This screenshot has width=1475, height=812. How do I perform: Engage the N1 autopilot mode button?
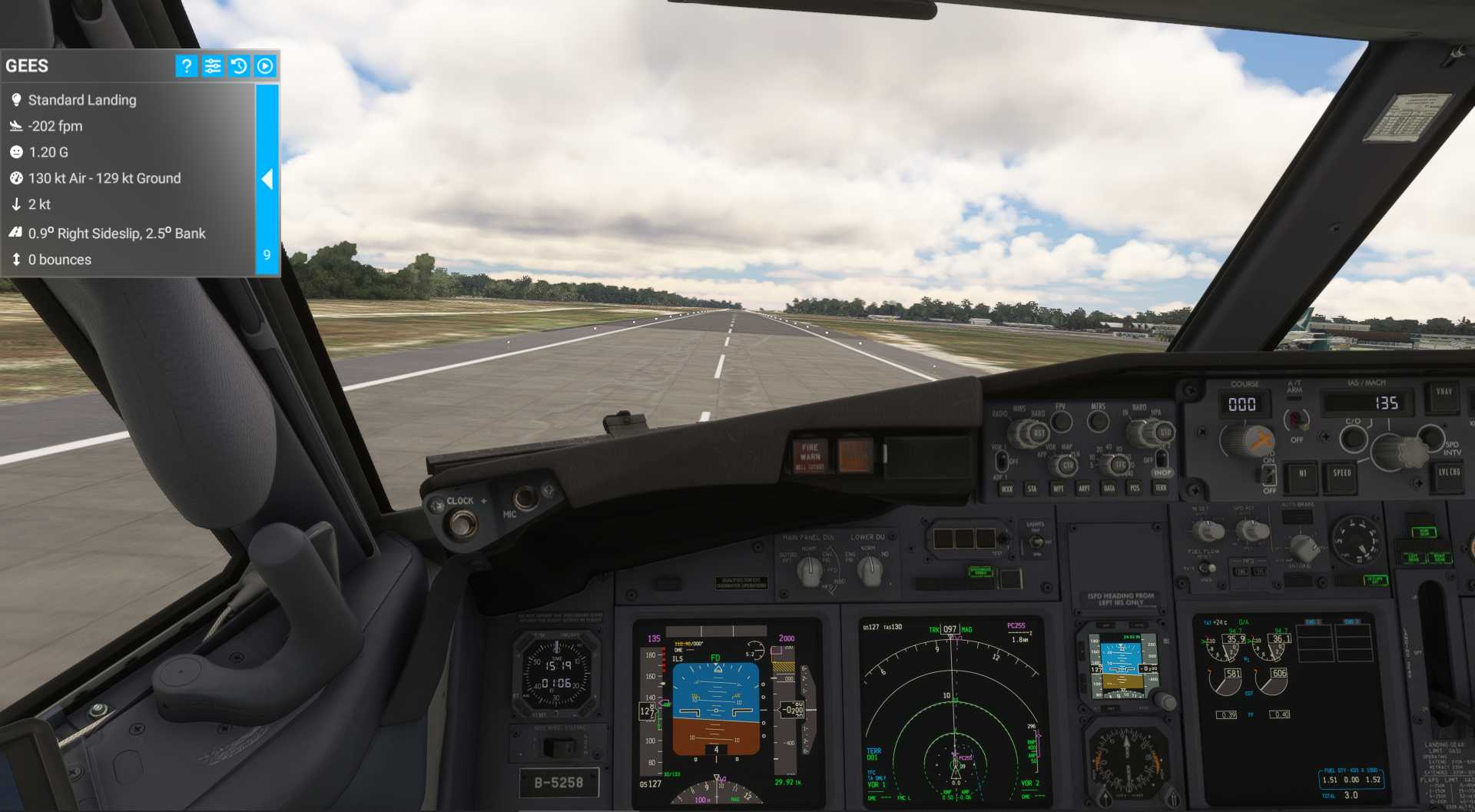[x=1302, y=475]
